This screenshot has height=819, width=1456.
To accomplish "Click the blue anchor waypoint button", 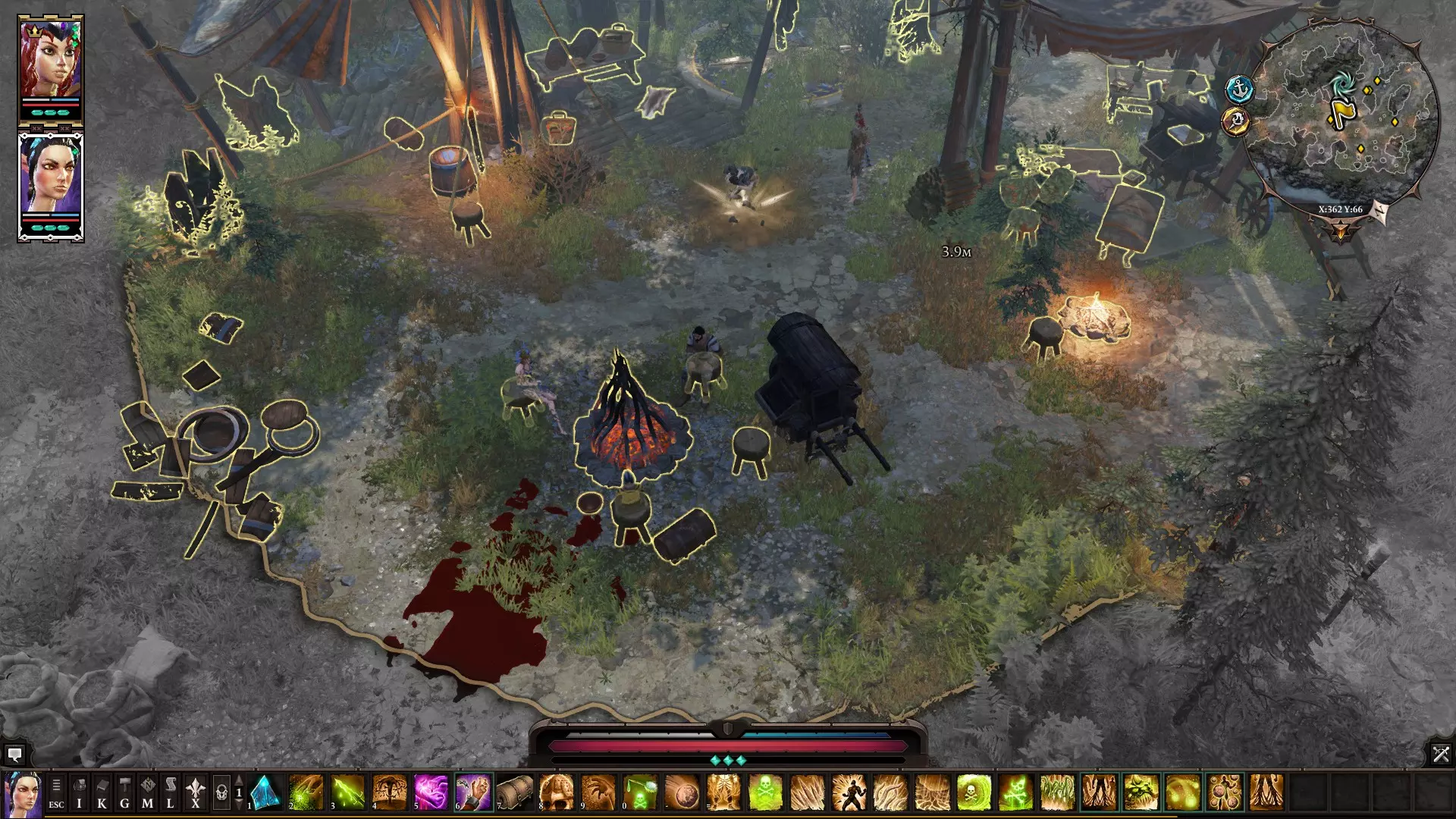I will pos(1239,89).
